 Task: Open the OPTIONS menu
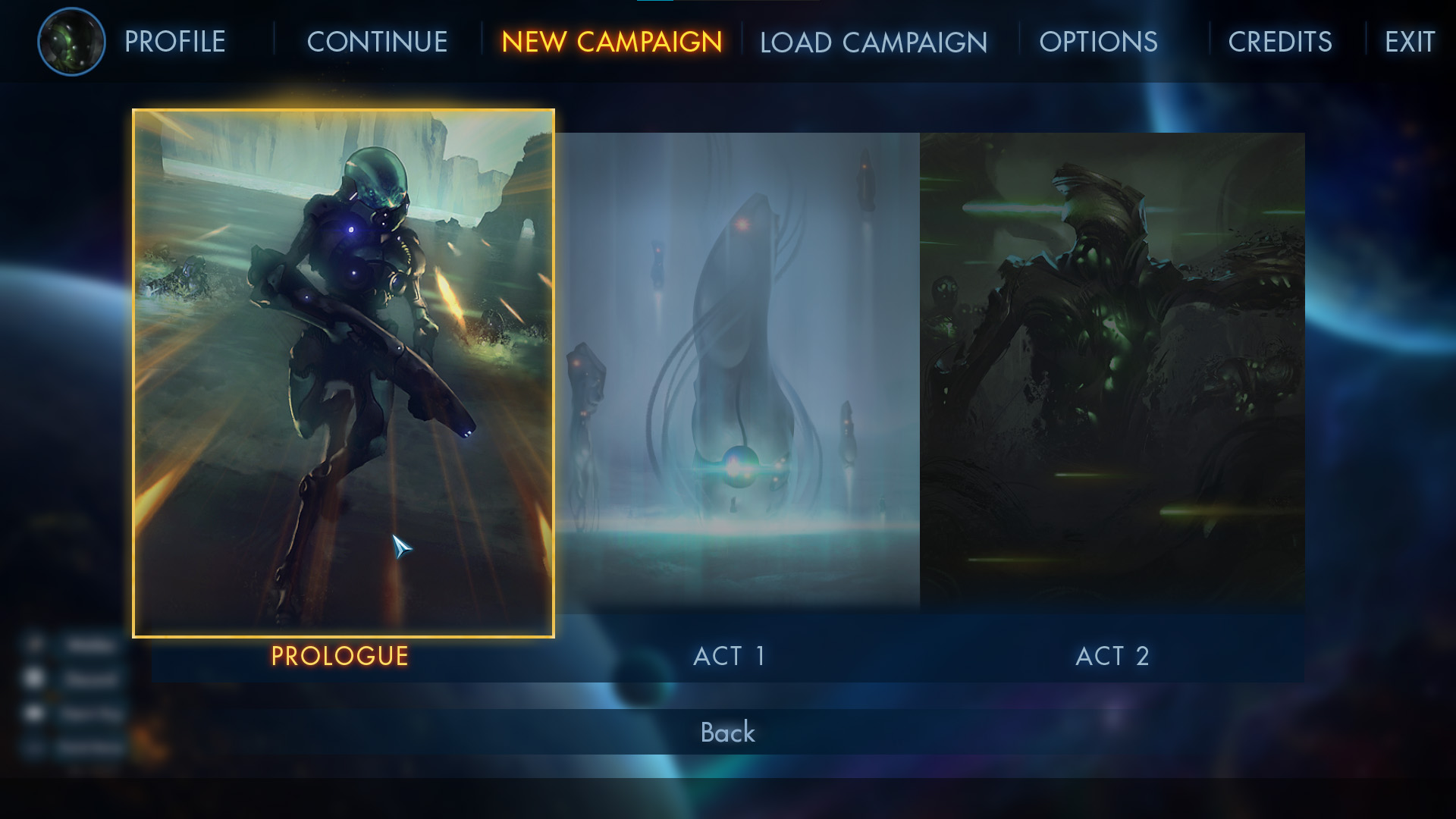(1099, 42)
